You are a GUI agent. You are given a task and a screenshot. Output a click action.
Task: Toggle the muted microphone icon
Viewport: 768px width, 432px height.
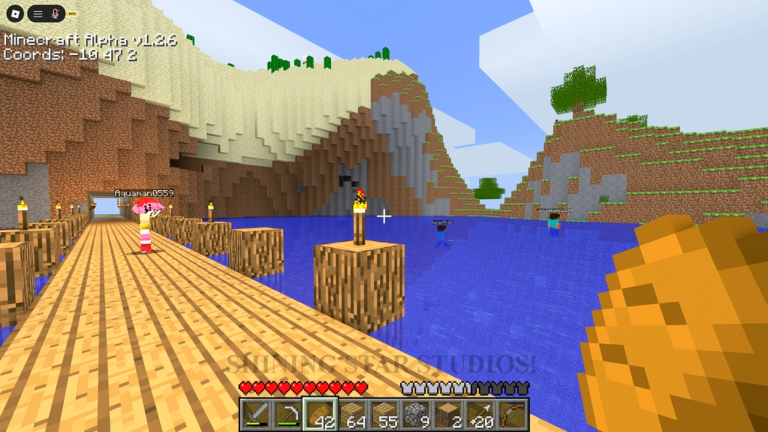coord(56,14)
